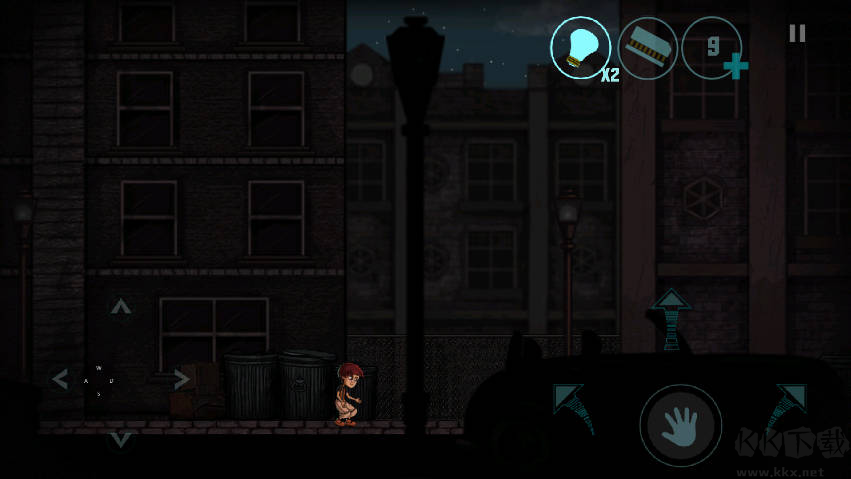Tap the D-pad left arrow
Image resolution: width=851 pixels, height=479 pixels.
[x=61, y=379]
